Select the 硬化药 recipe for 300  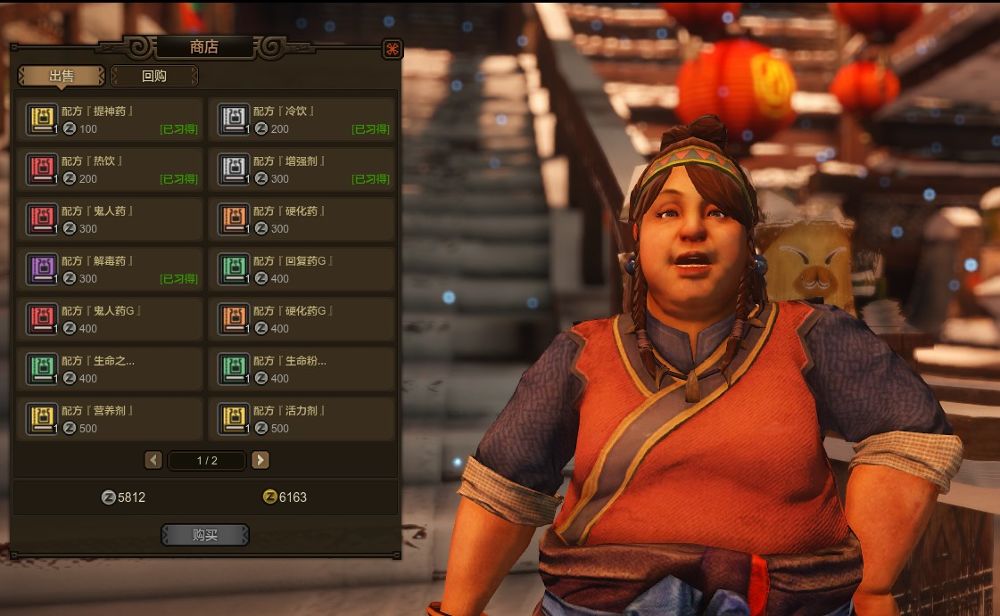tap(302, 219)
